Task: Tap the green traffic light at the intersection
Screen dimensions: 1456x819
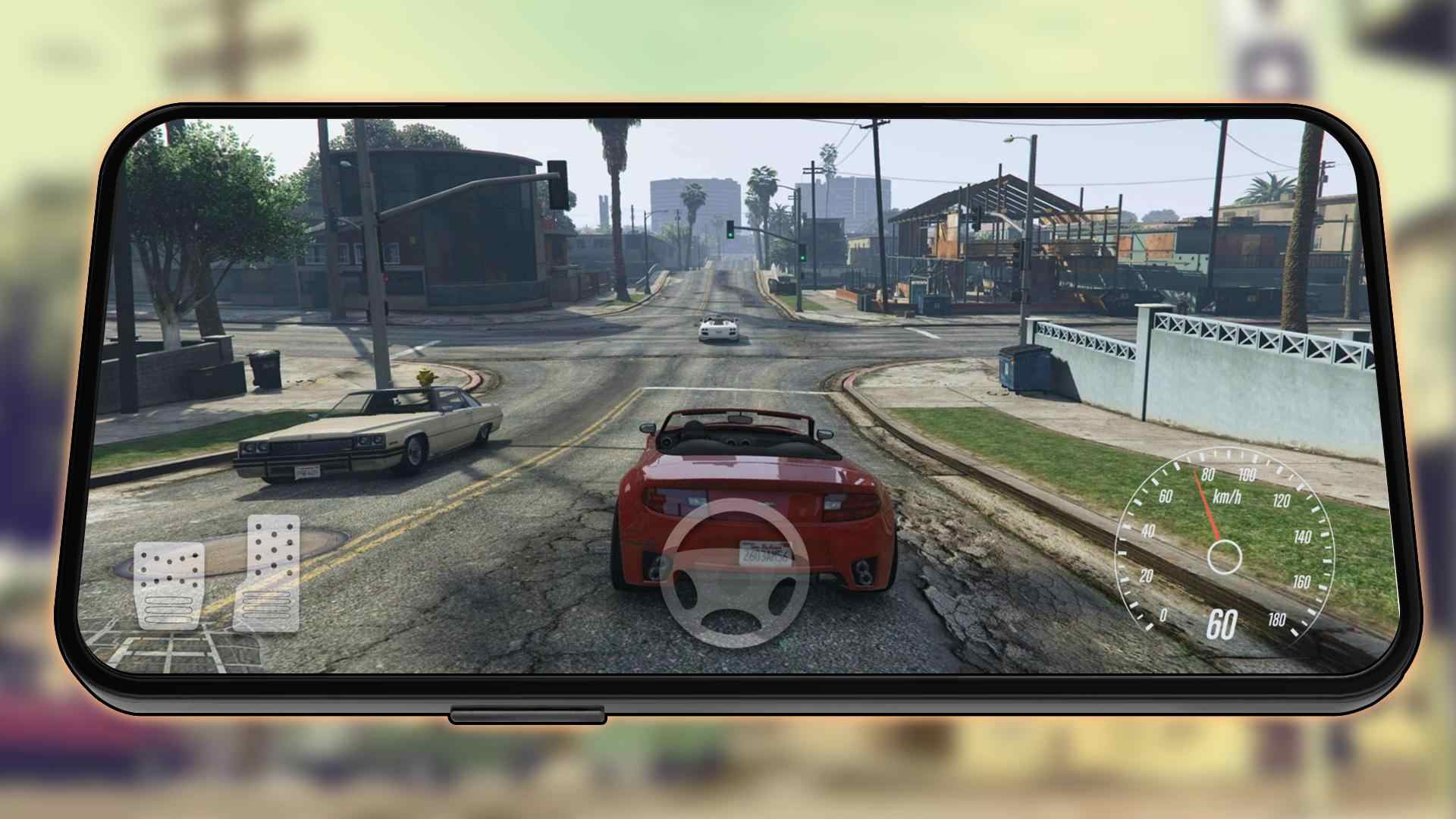Action: pyautogui.click(x=730, y=235)
